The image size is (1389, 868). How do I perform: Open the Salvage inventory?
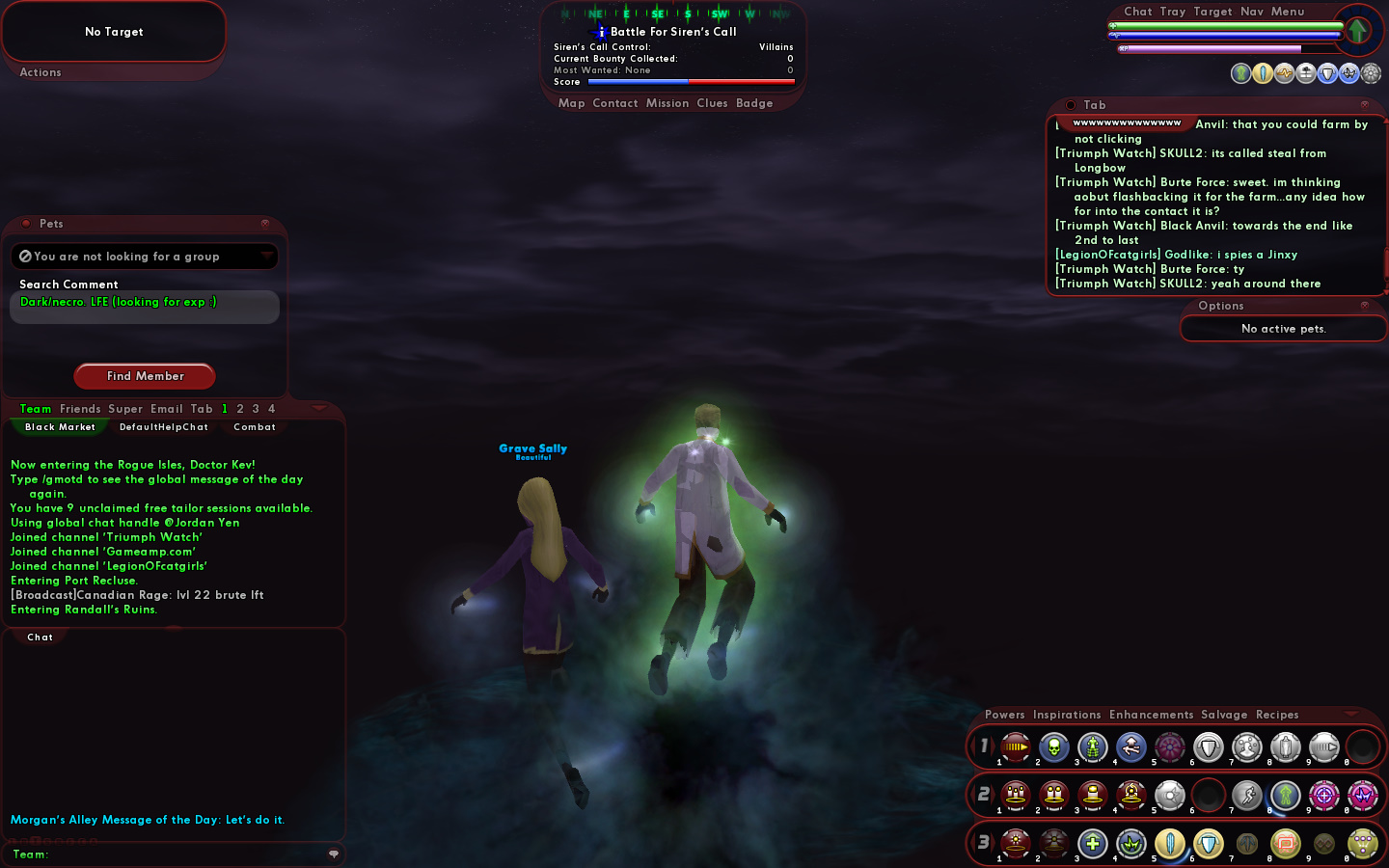(x=1224, y=715)
